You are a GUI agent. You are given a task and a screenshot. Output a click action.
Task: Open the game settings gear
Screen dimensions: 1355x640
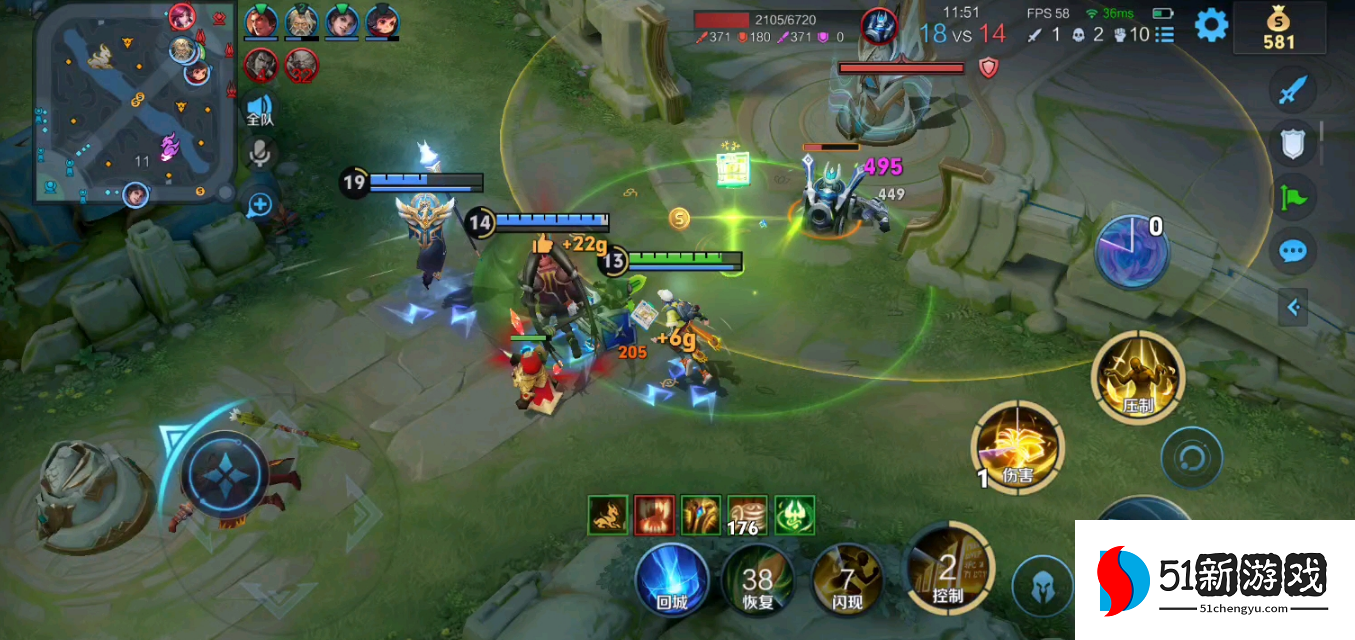1211,25
